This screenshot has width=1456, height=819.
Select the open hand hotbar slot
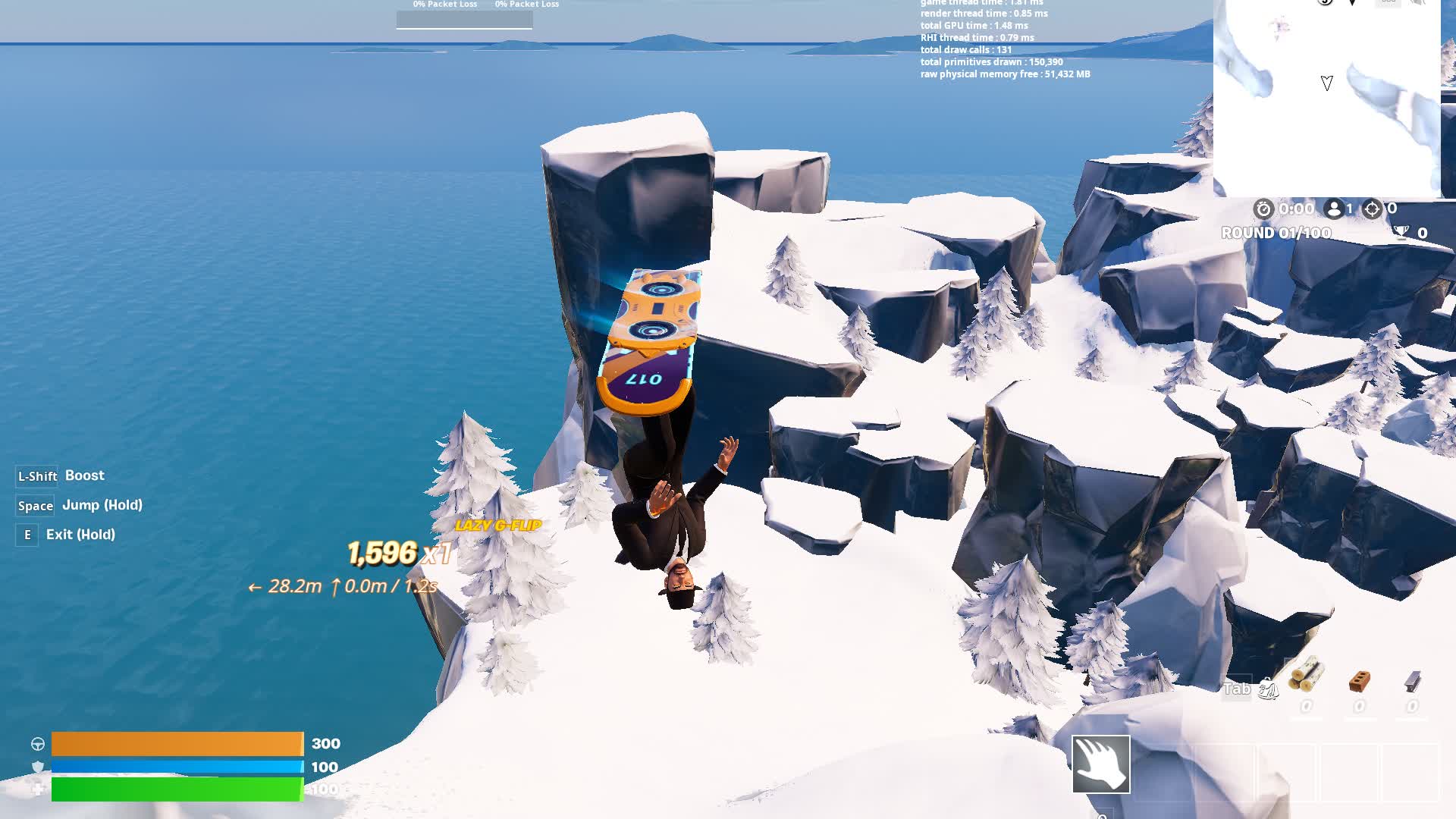point(1100,764)
